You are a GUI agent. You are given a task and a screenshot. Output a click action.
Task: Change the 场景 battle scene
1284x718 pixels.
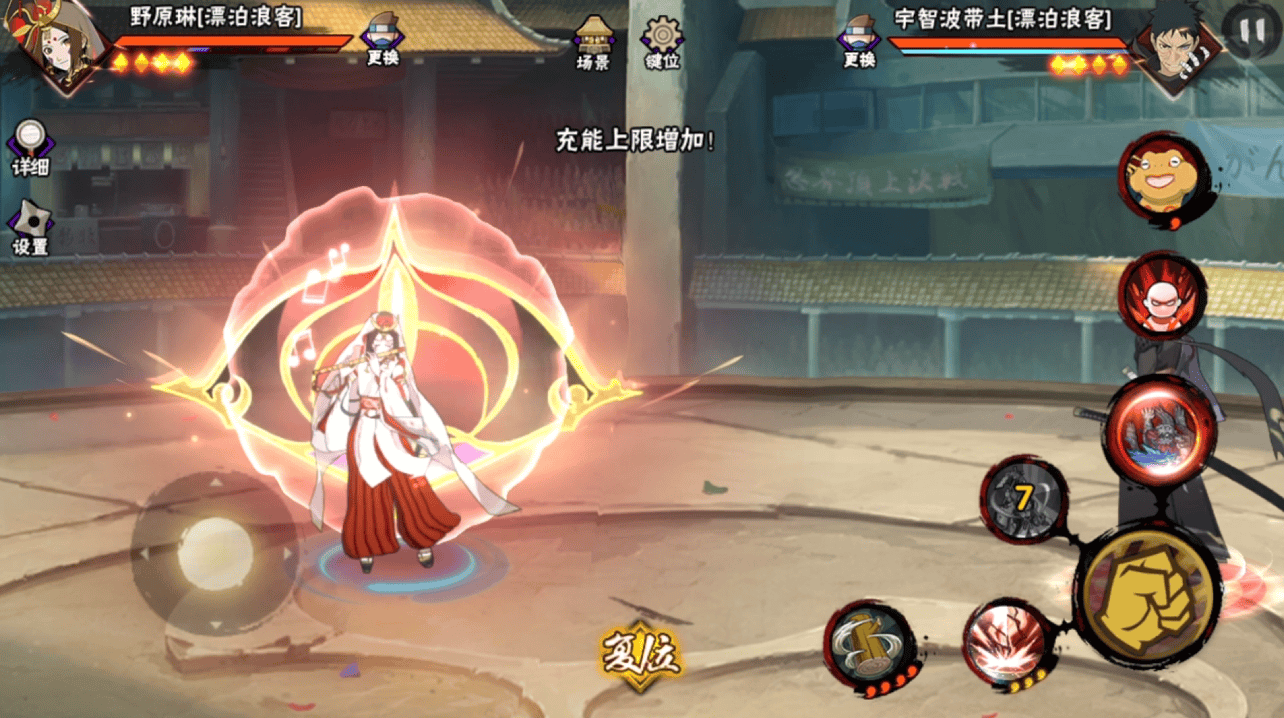click(x=593, y=41)
